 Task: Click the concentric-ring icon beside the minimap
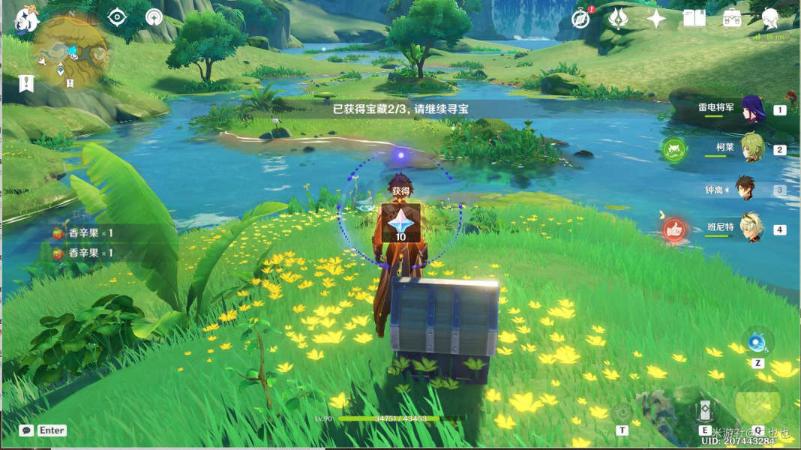(x=154, y=17)
